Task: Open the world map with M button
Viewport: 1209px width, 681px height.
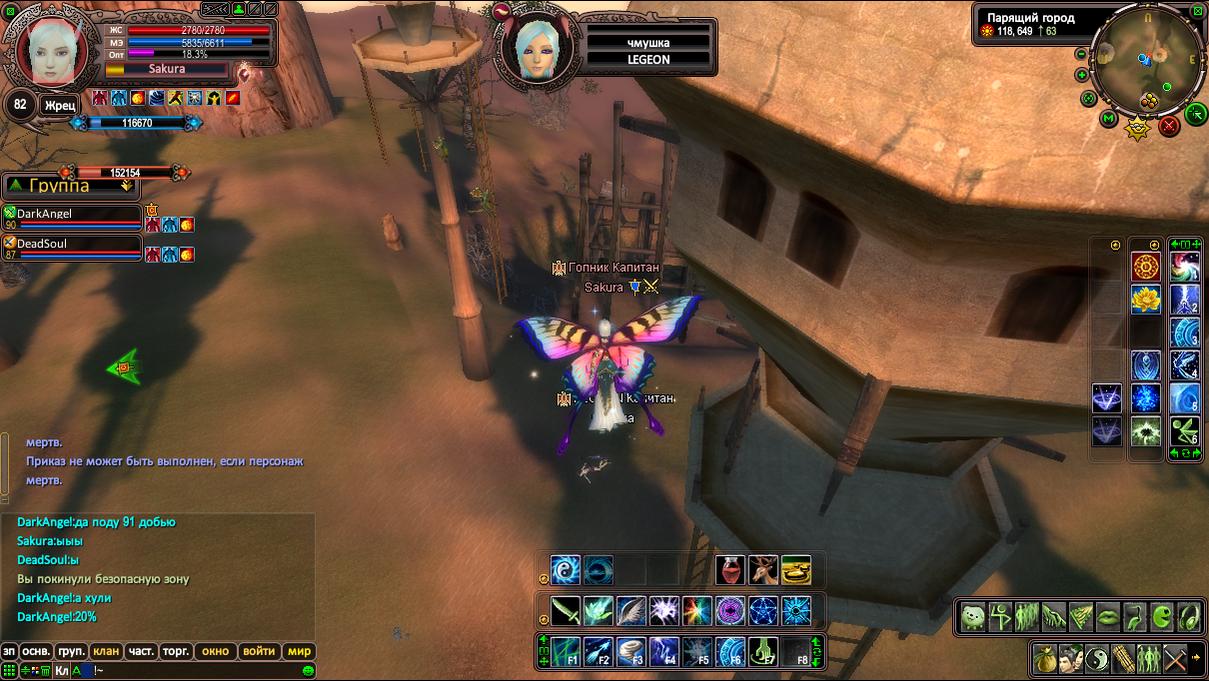Action: pos(1108,119)
